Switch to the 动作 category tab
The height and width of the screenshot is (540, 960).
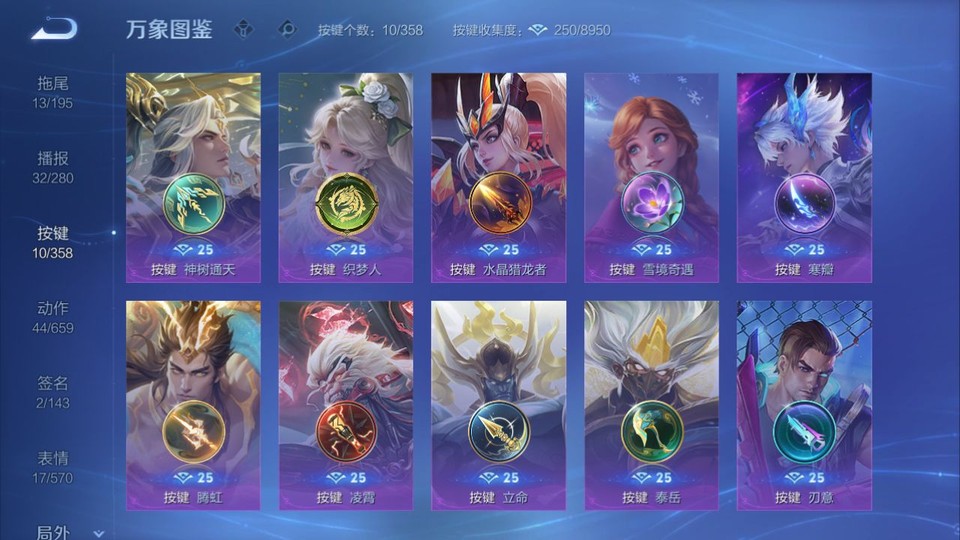point(53,317)
